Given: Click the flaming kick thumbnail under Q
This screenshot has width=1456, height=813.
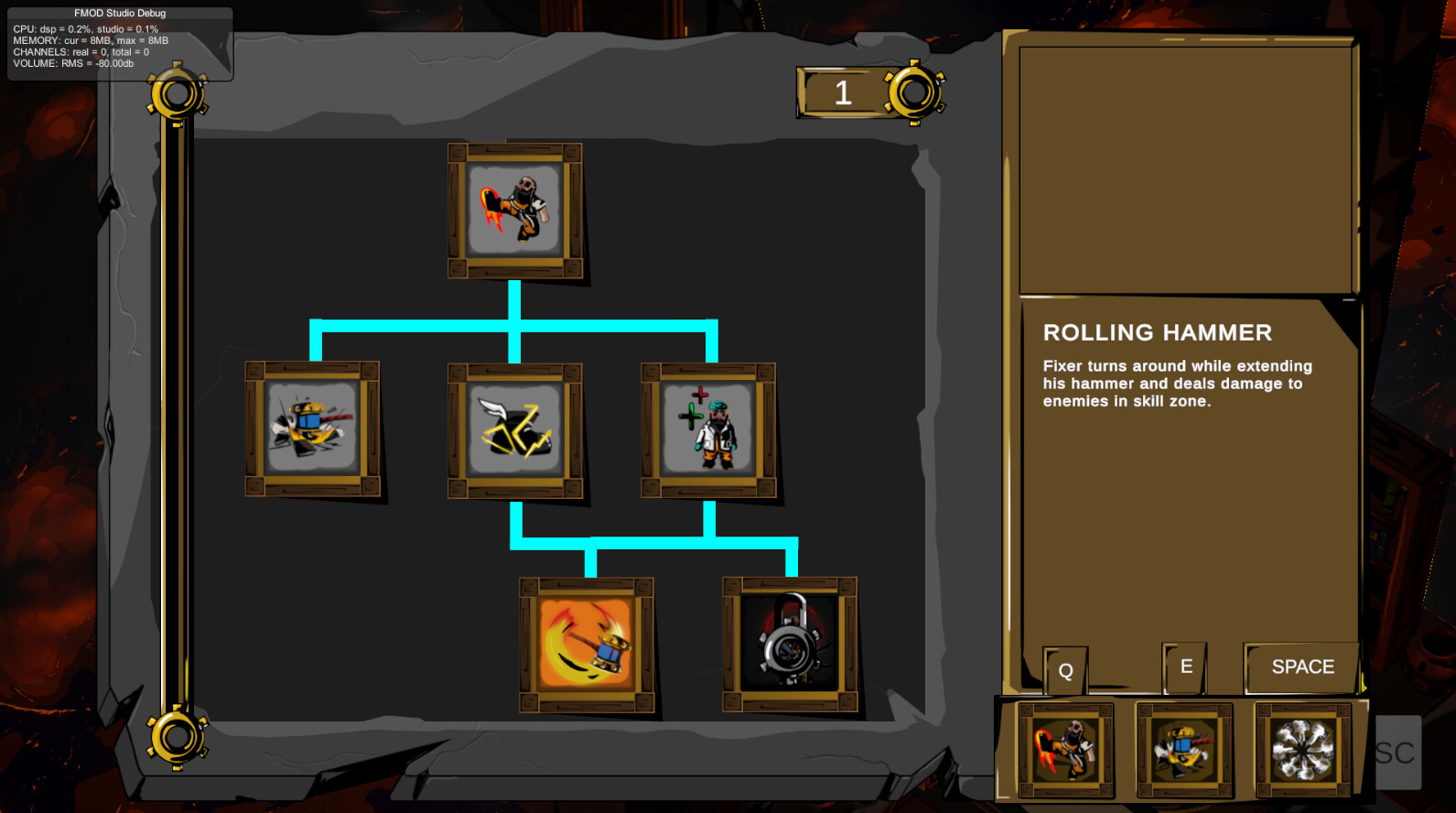Looking at the screenshot, I should click(x=1064, y=749).
